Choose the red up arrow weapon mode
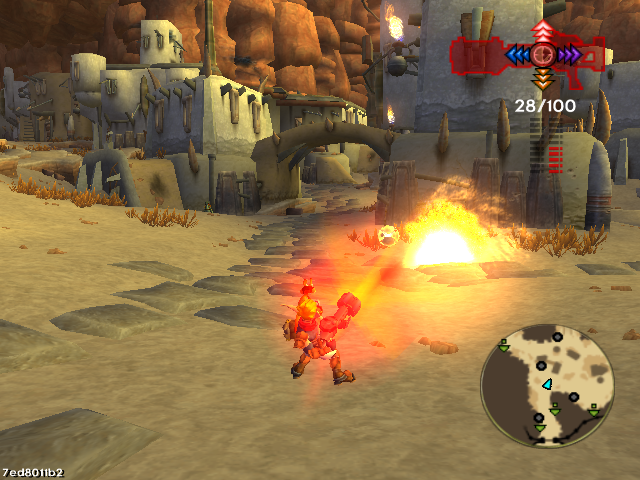The height and width of the screenshot is (480, 640). [542, 30]
